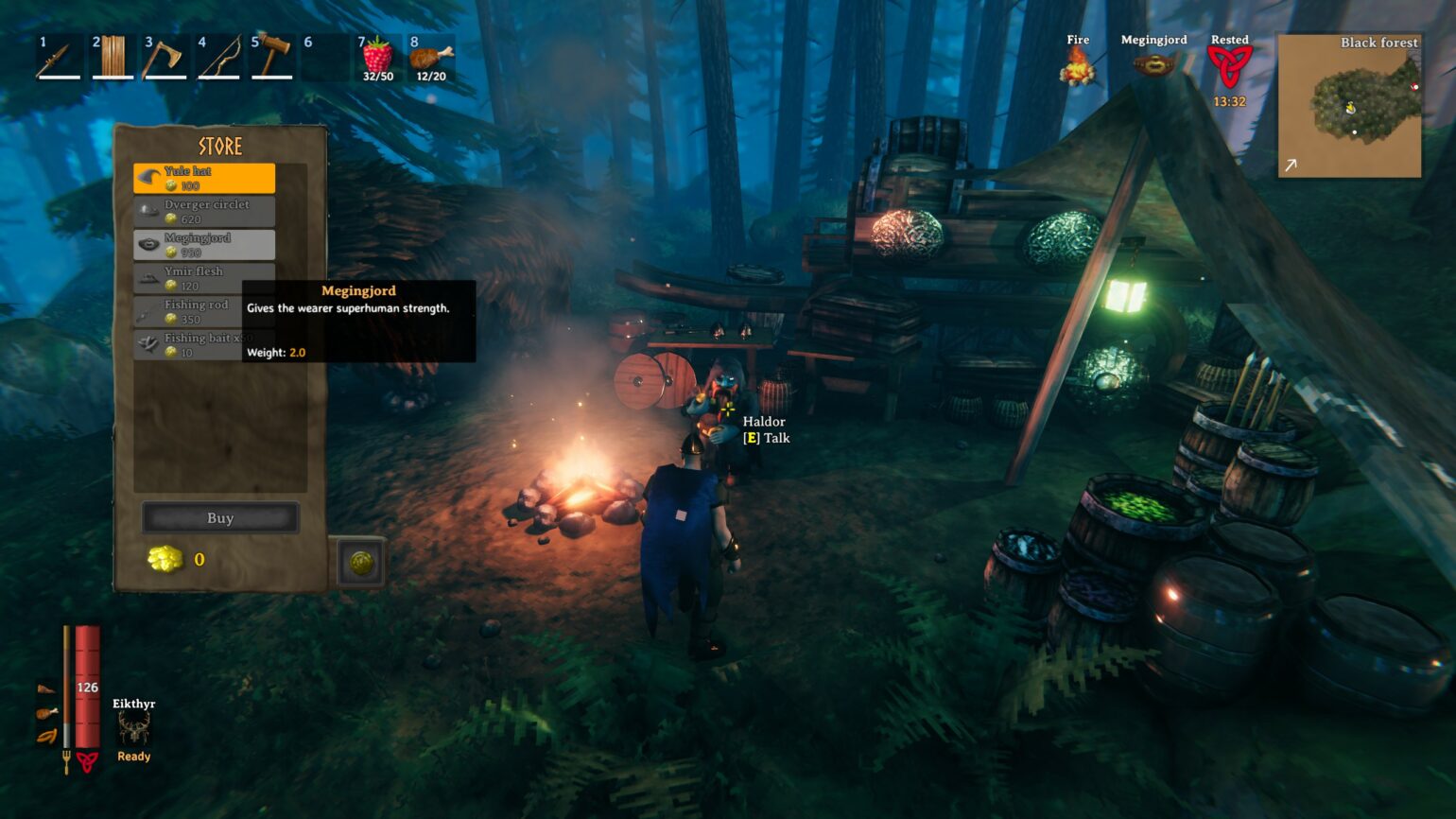Click the Black forest minimap

1349,107
